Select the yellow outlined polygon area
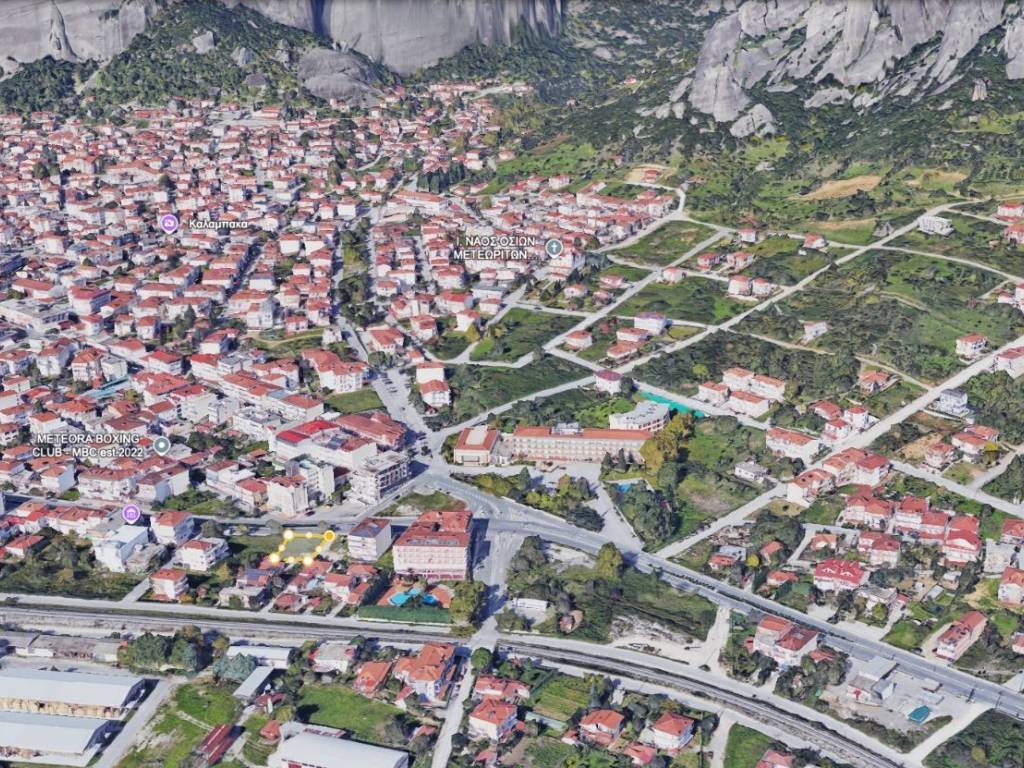This screenshot has width=1024, height=768. coord(301,546)
